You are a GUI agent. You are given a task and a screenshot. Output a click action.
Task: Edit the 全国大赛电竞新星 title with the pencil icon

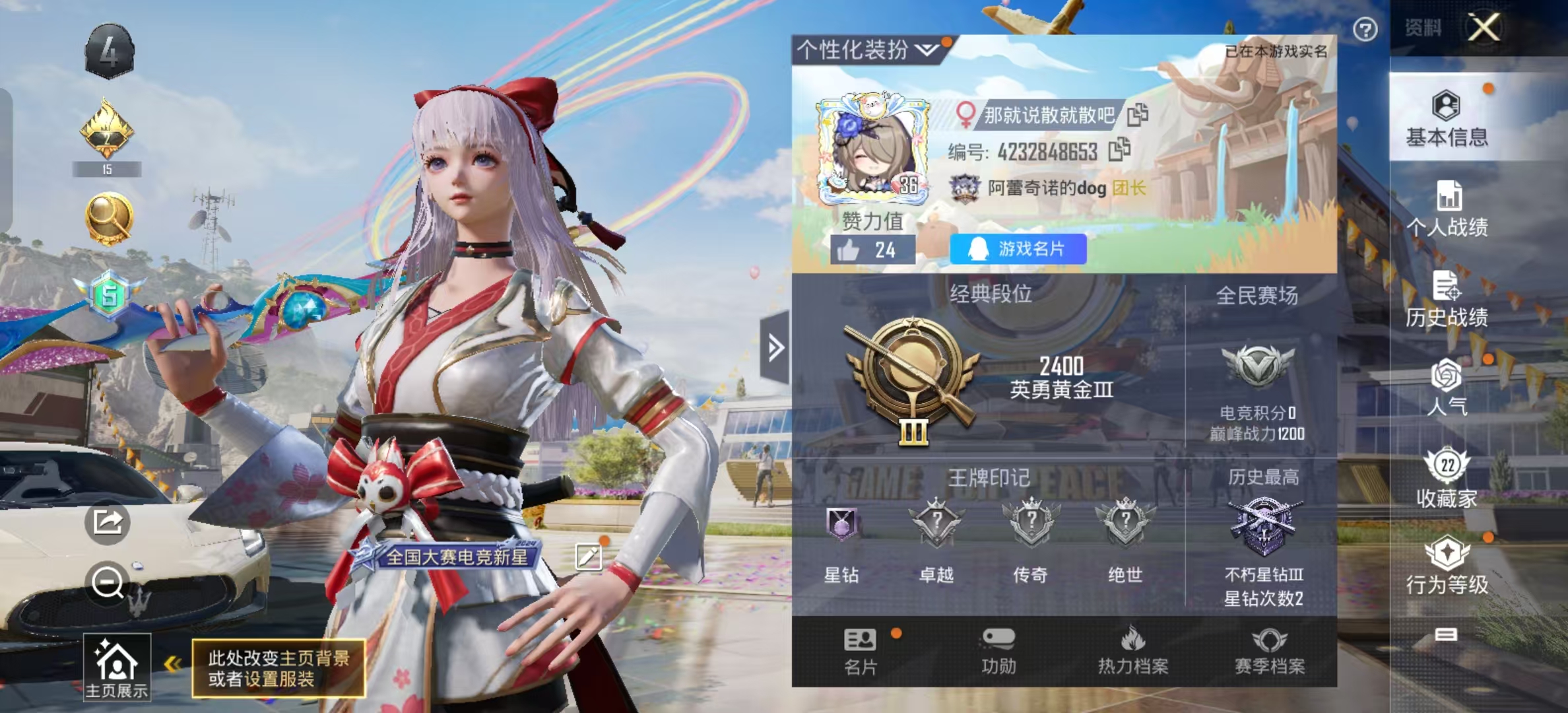click(588, 557)
